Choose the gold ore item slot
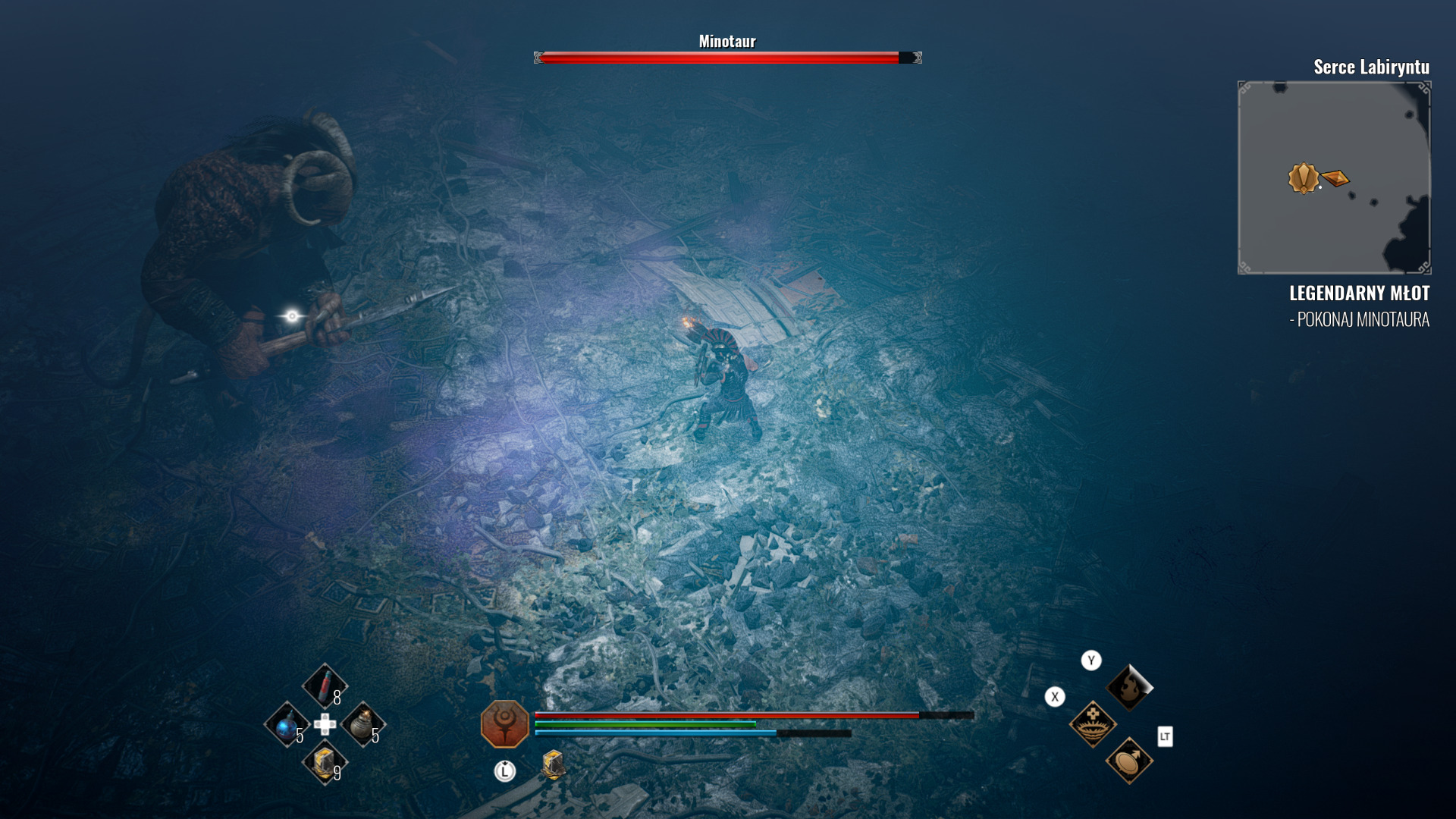Screen dimensions: 1456x819 (x=325, y=762)
